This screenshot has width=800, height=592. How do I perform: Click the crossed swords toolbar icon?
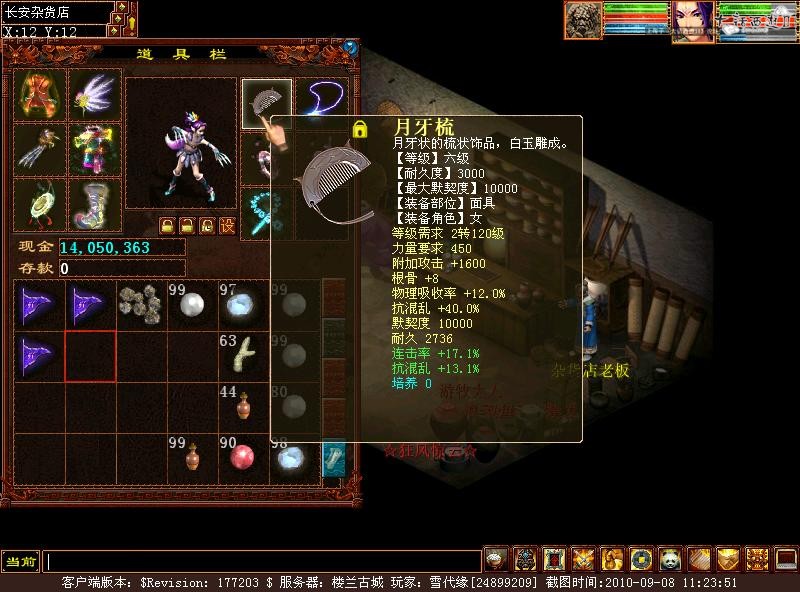583,559
